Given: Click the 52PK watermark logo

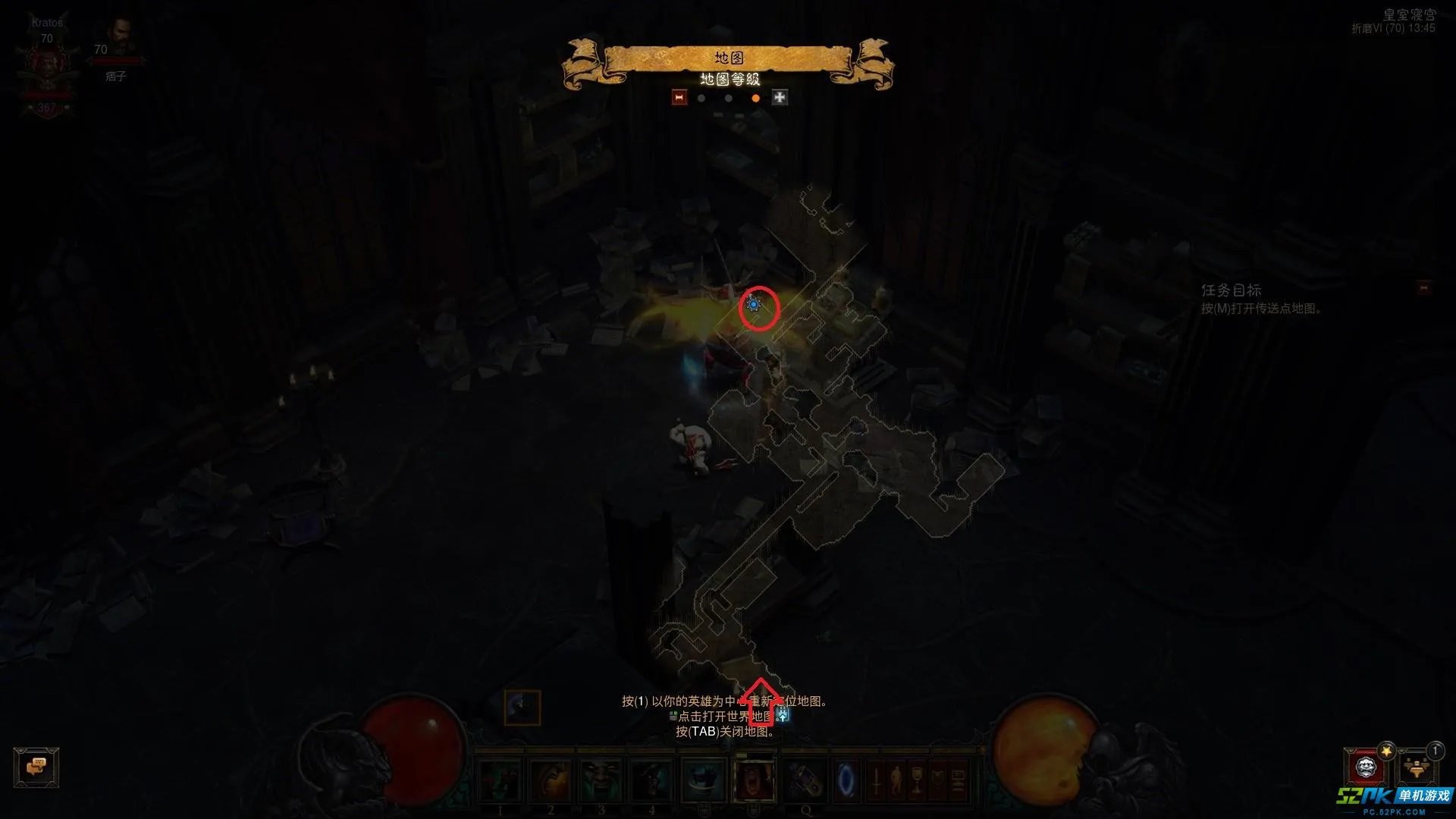Looking at the screenshot, I should coord(1394,798).
